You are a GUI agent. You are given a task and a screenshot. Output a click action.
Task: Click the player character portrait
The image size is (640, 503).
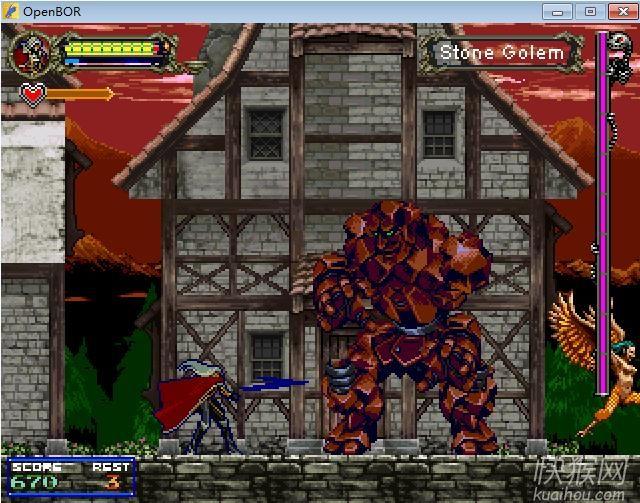[x=31, y=52]
